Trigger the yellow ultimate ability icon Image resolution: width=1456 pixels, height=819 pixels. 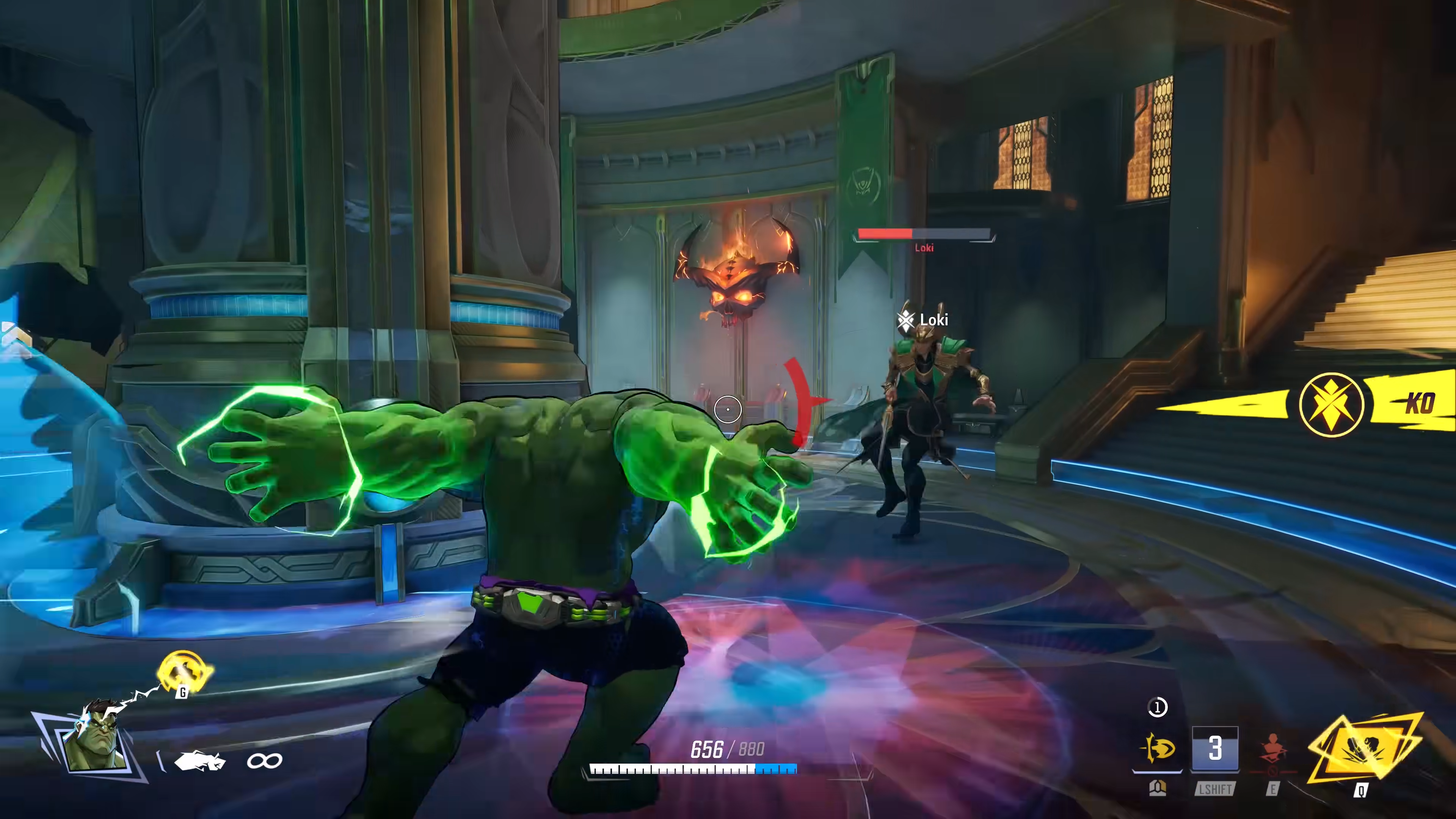[1363, 749]
